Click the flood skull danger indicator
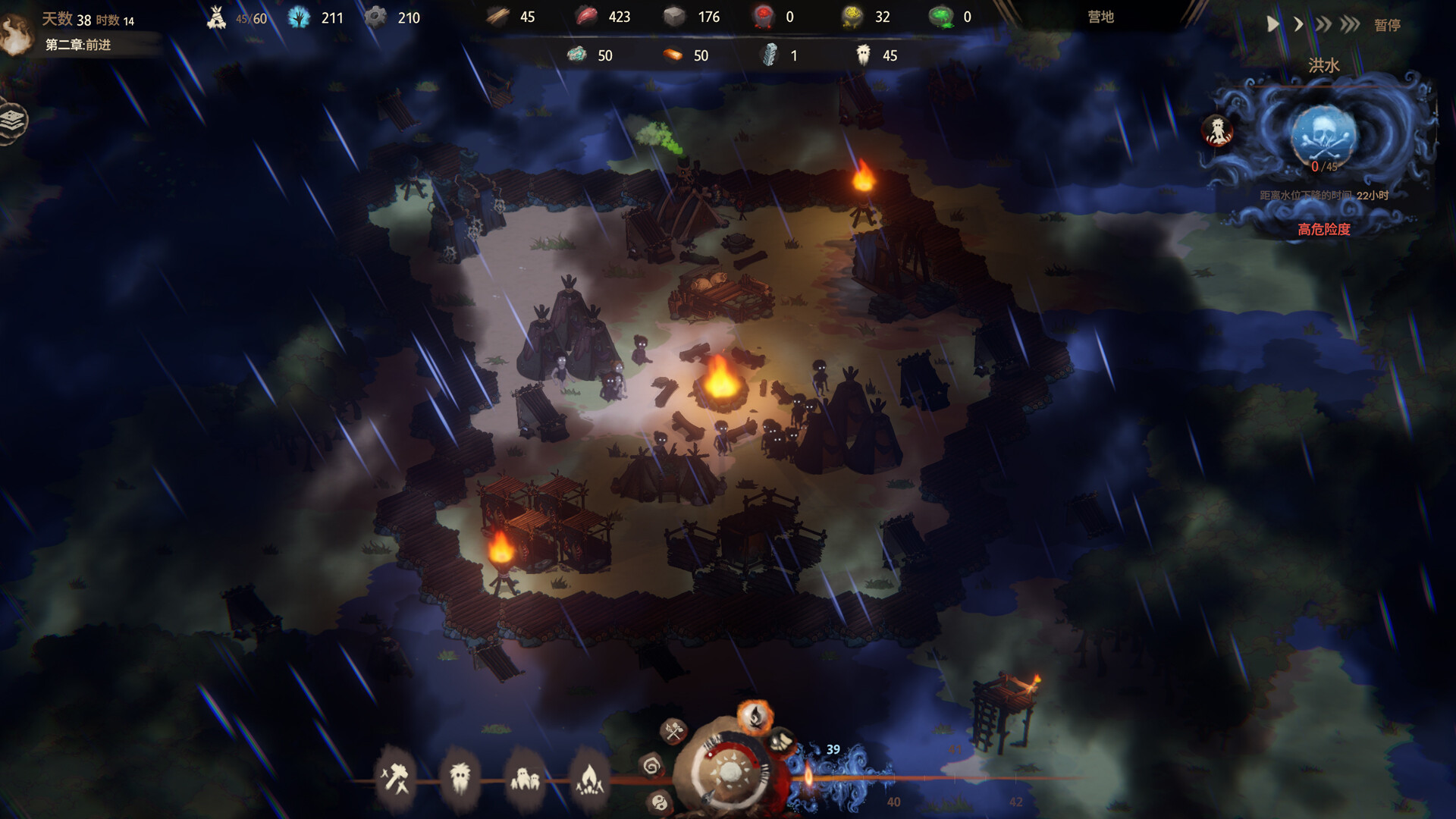This screenshot has width=1456, height=819. pyautogui.click(x=1323, y=134)
